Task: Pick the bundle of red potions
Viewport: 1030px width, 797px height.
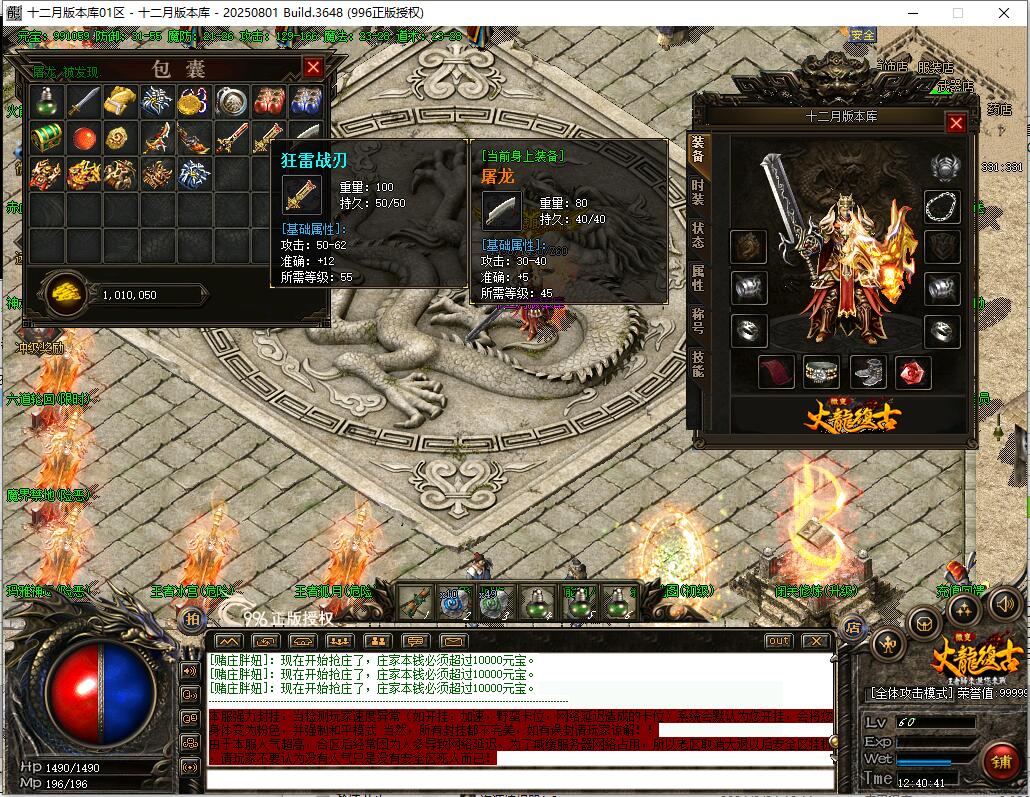Action: point(269,101)
